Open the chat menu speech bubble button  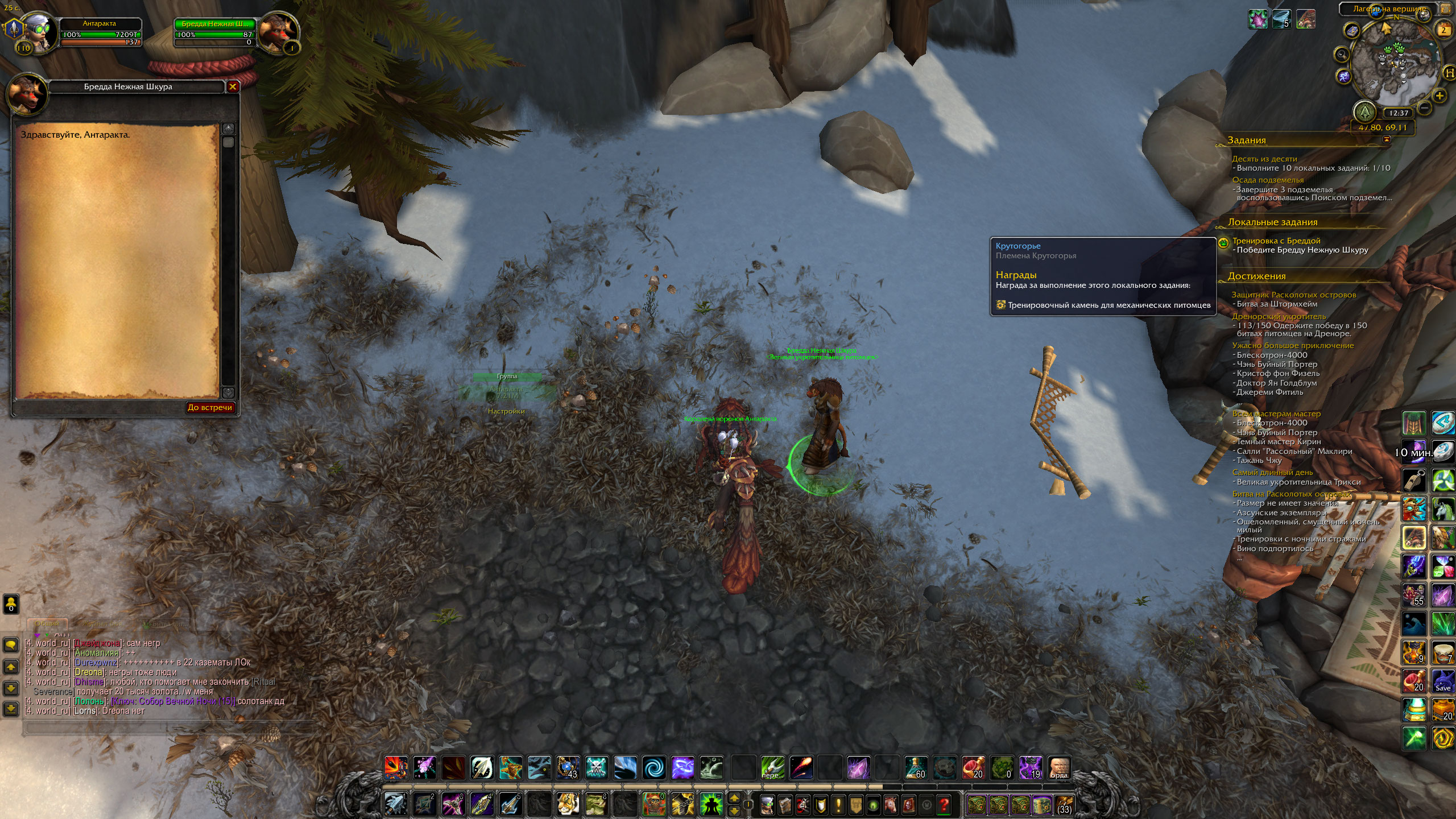tap(11, 645)
